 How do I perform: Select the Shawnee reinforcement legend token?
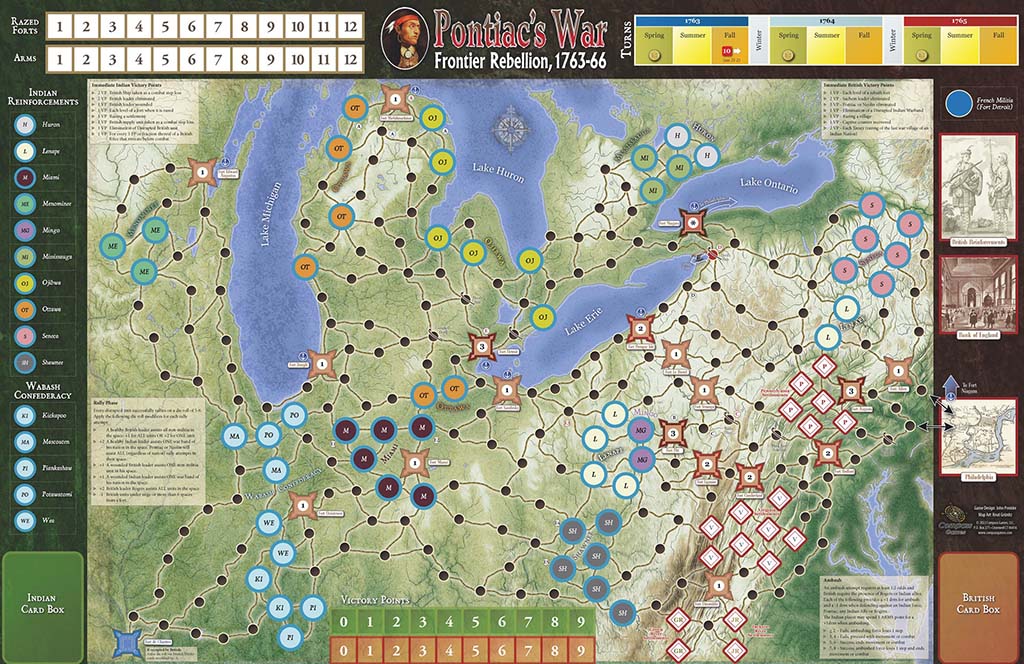[x=22, y=361]
